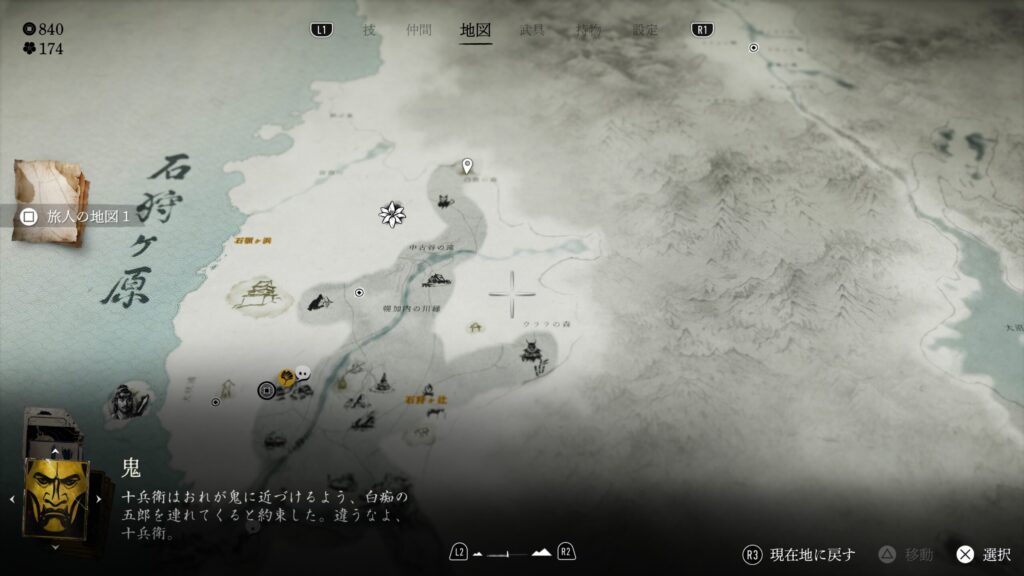The height and width of the screenshot is (576, 1024).
Task: Click the bearded character portrait marker
Action: pos(125,401)
